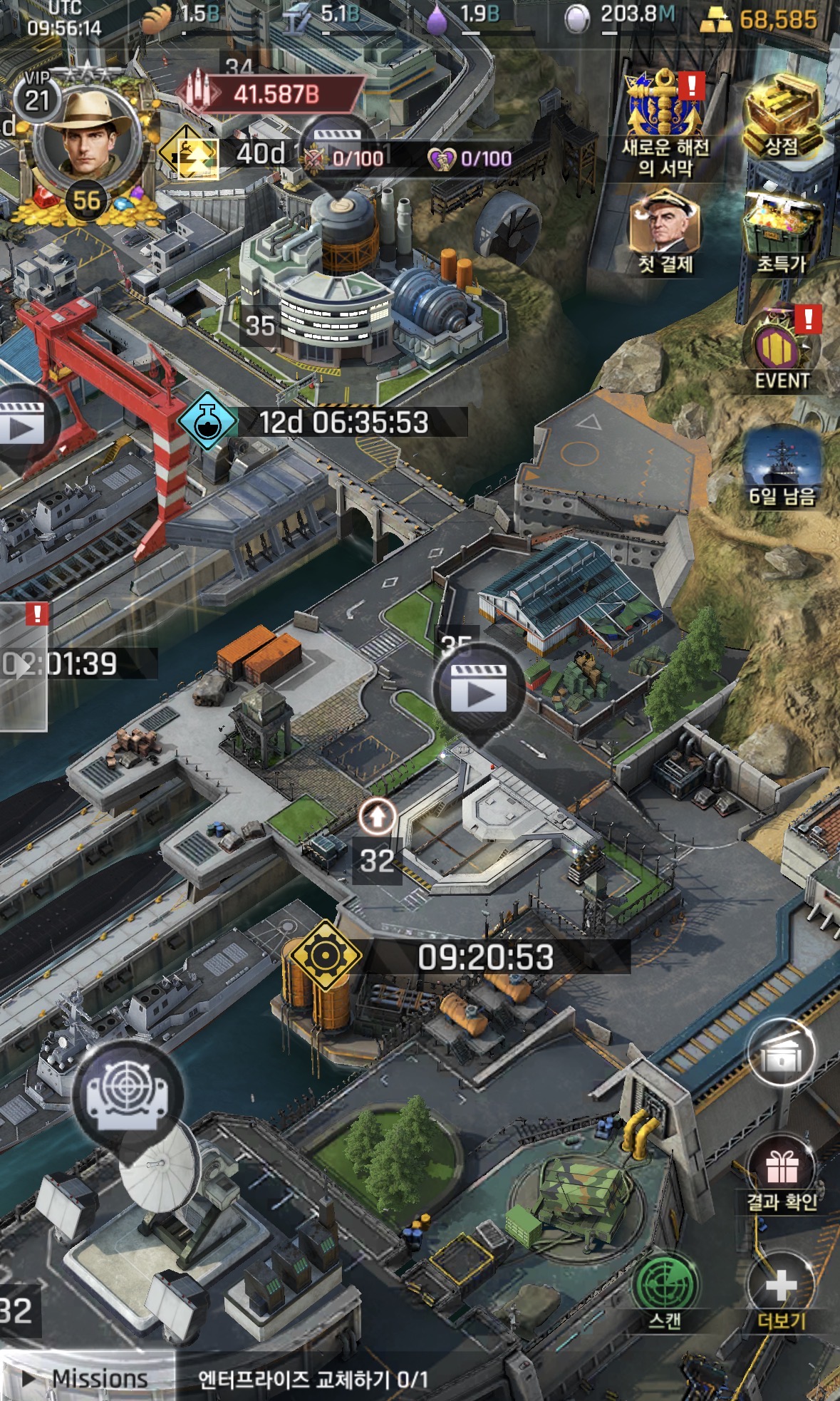Viewport: 840px width, 1401px height.
Task: Select the research flask timer
Action: [x=207, y=421]
